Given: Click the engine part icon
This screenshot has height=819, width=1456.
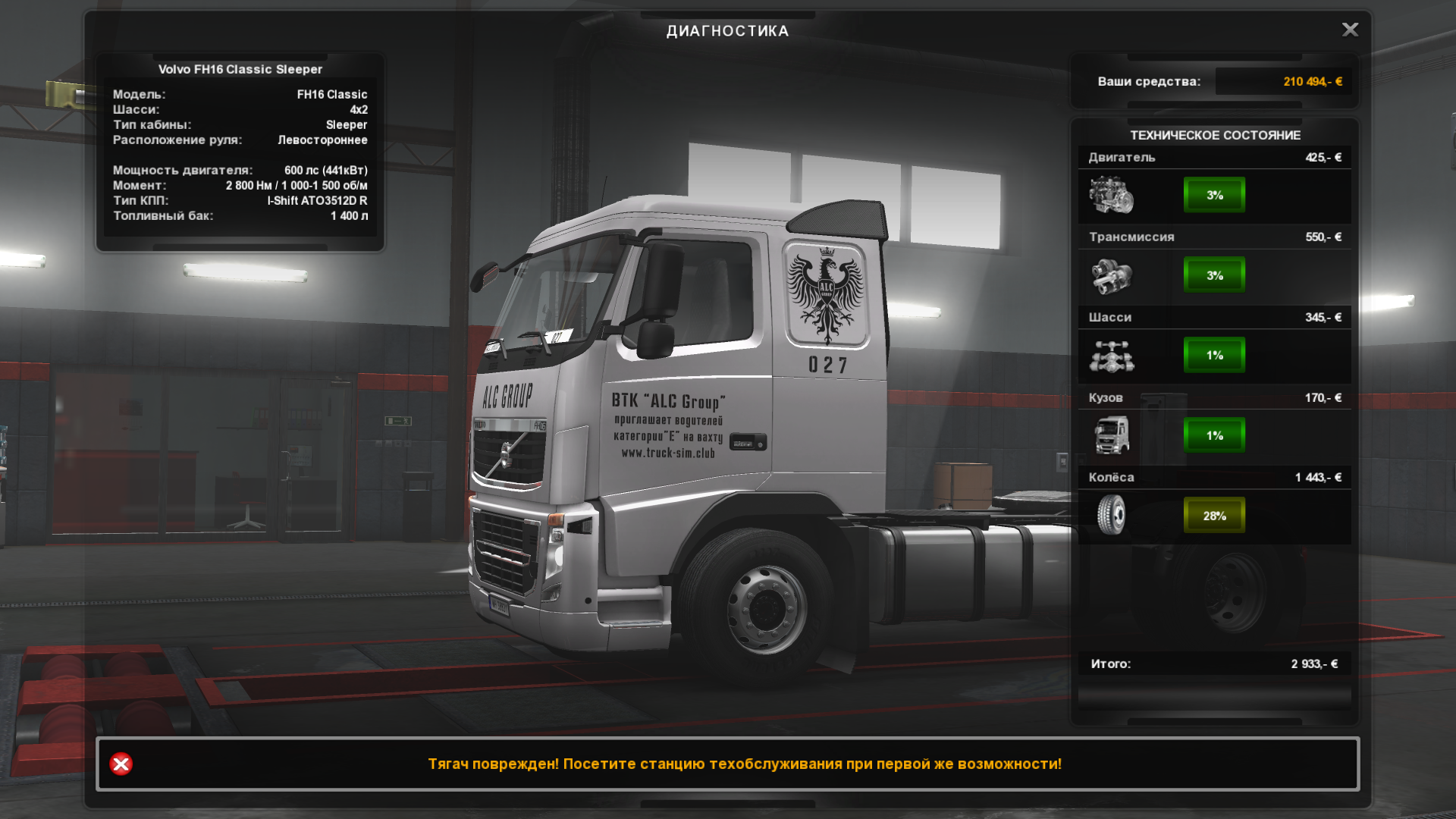Looking at the screenshot, I should [1111, 195].
